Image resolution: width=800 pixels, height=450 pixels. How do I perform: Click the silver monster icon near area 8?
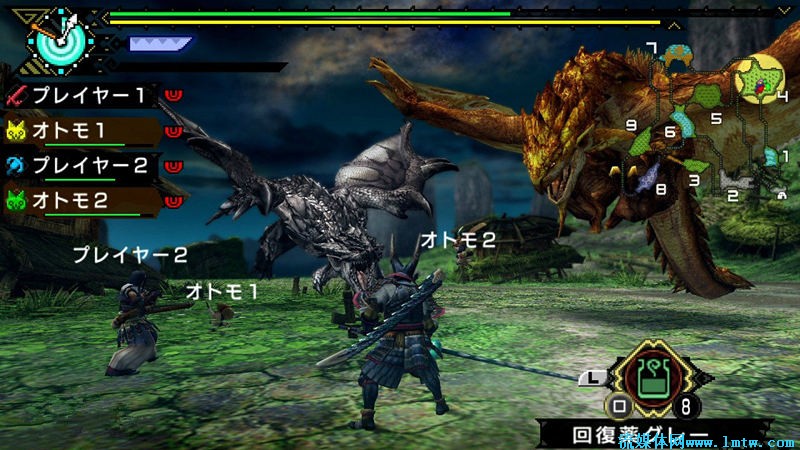(650, 177)
